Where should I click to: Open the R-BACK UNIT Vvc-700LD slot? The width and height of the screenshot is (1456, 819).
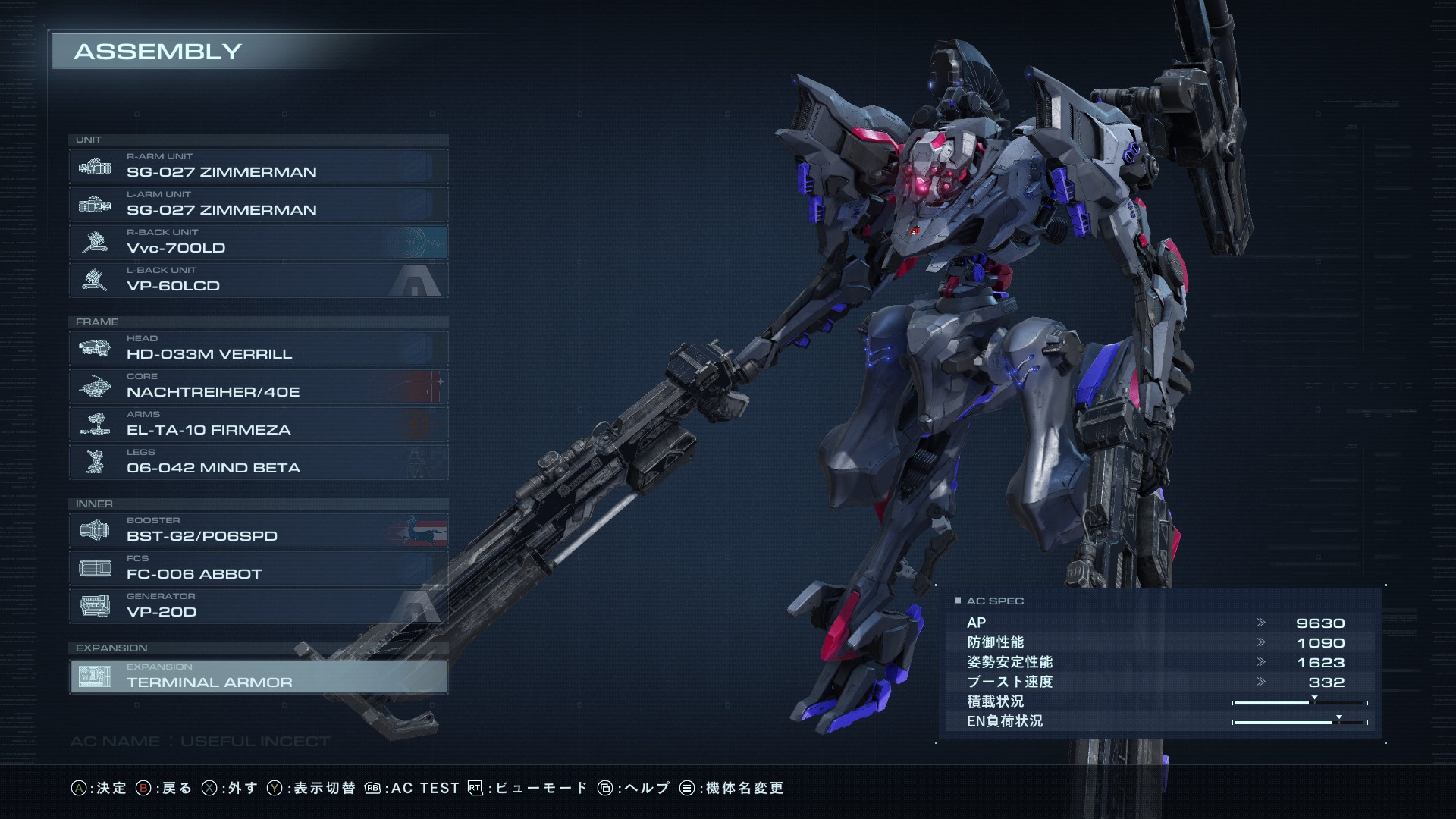[x=258, y=243]
